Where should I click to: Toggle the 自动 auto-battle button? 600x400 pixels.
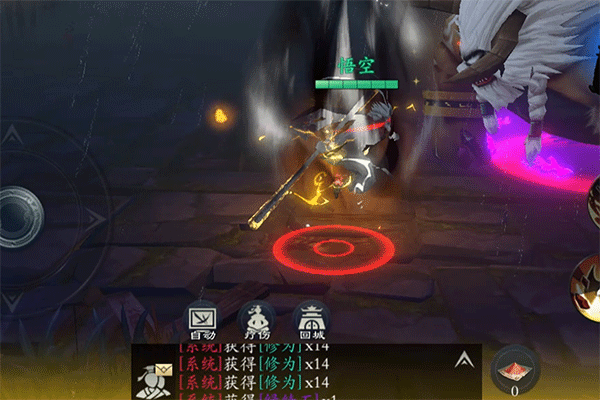(203, 317)
